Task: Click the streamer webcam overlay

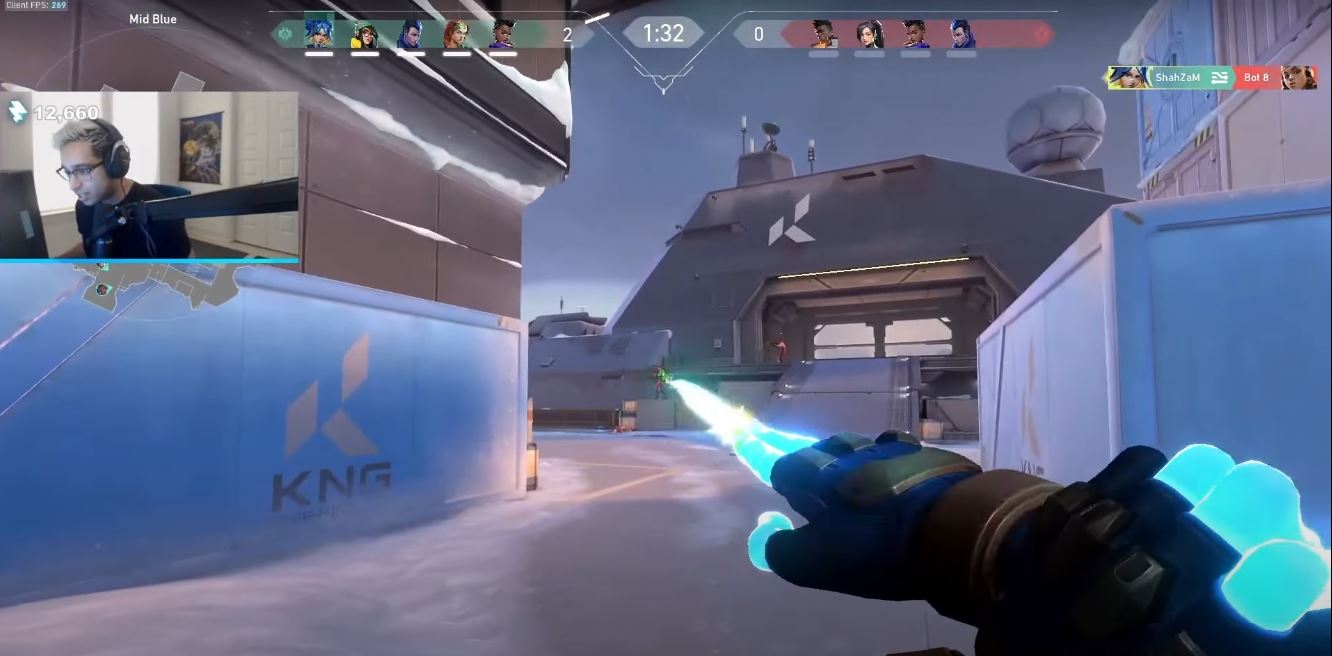Action: [x=149, y=175]
